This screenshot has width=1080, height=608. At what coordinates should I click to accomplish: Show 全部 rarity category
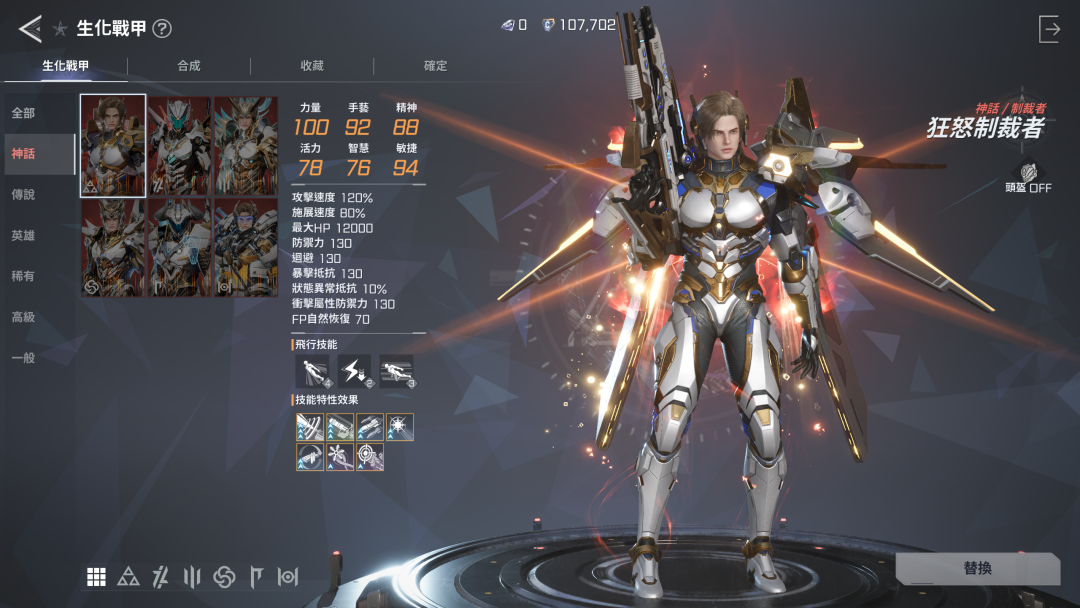pos(23,113)
